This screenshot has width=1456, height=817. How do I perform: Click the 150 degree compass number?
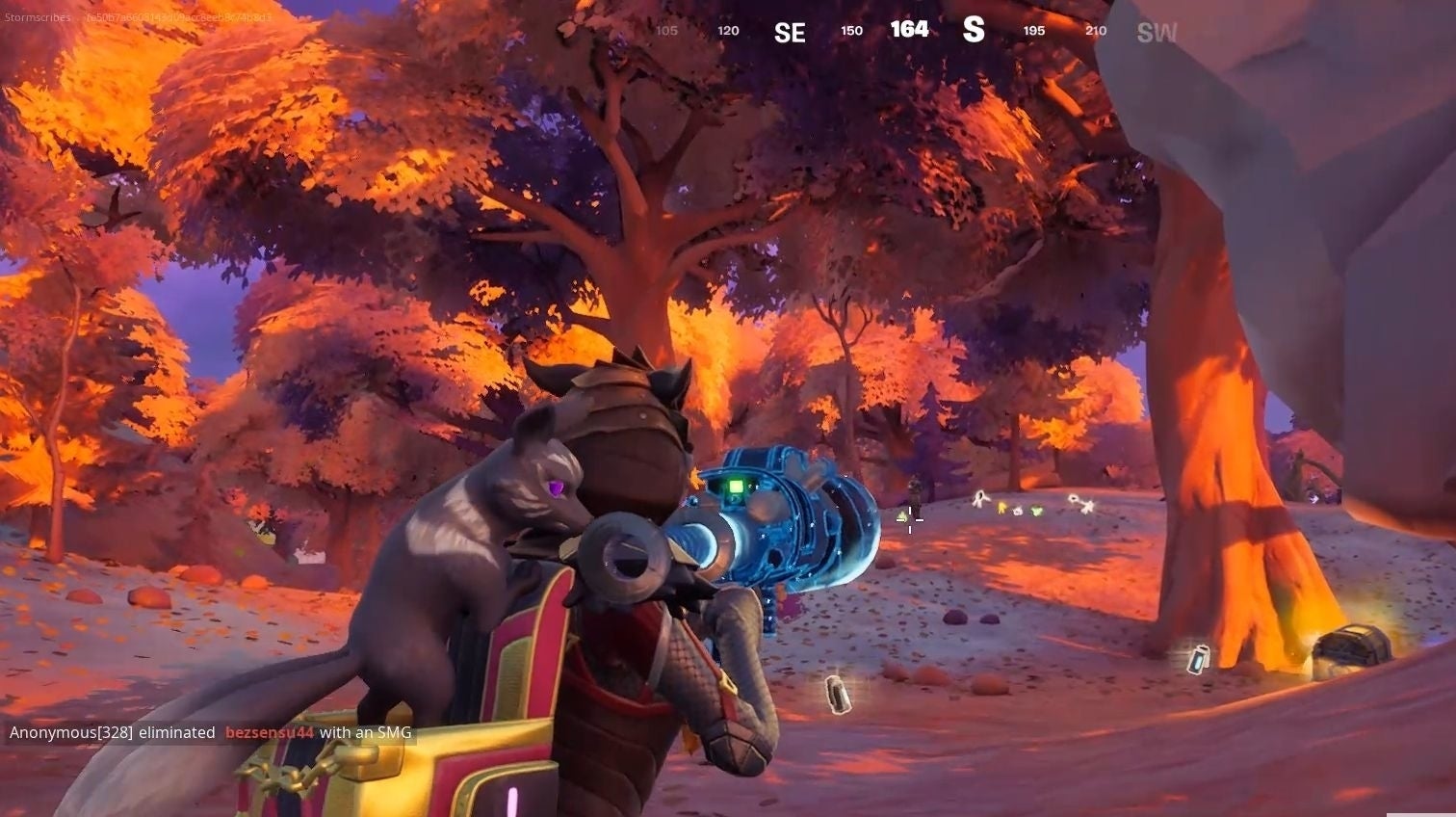851,30
